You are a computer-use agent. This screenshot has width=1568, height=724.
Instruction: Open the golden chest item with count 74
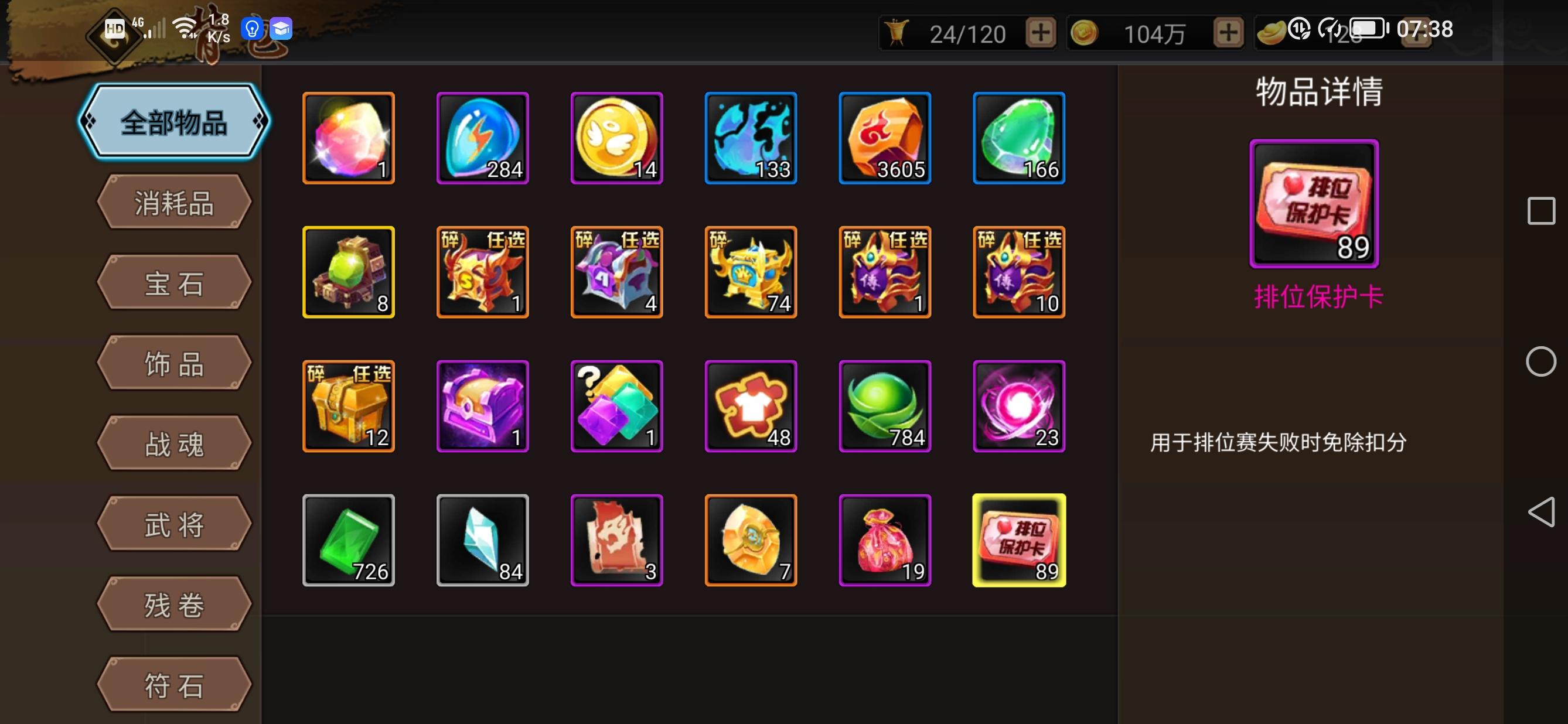point(752,272)
